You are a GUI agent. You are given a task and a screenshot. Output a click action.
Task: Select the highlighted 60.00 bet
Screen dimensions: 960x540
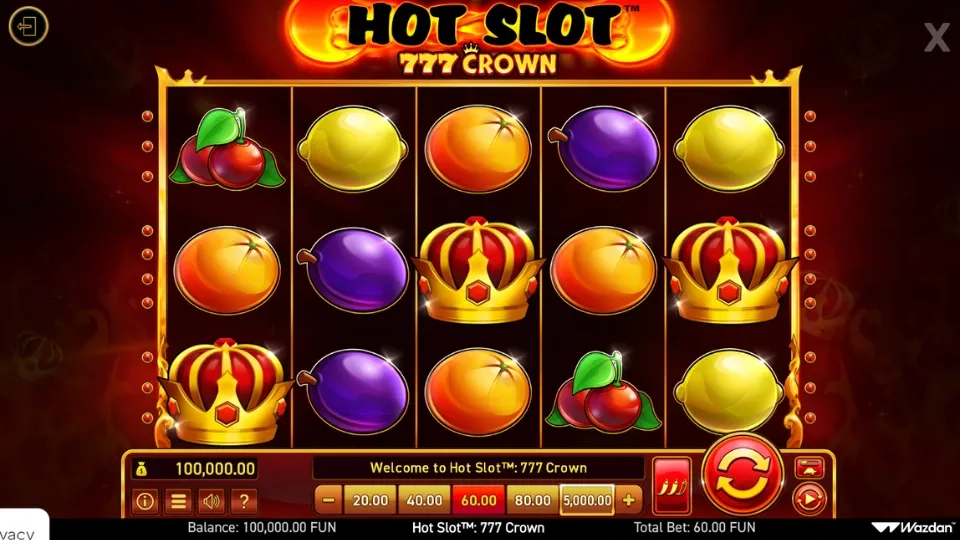coord(478,499)
